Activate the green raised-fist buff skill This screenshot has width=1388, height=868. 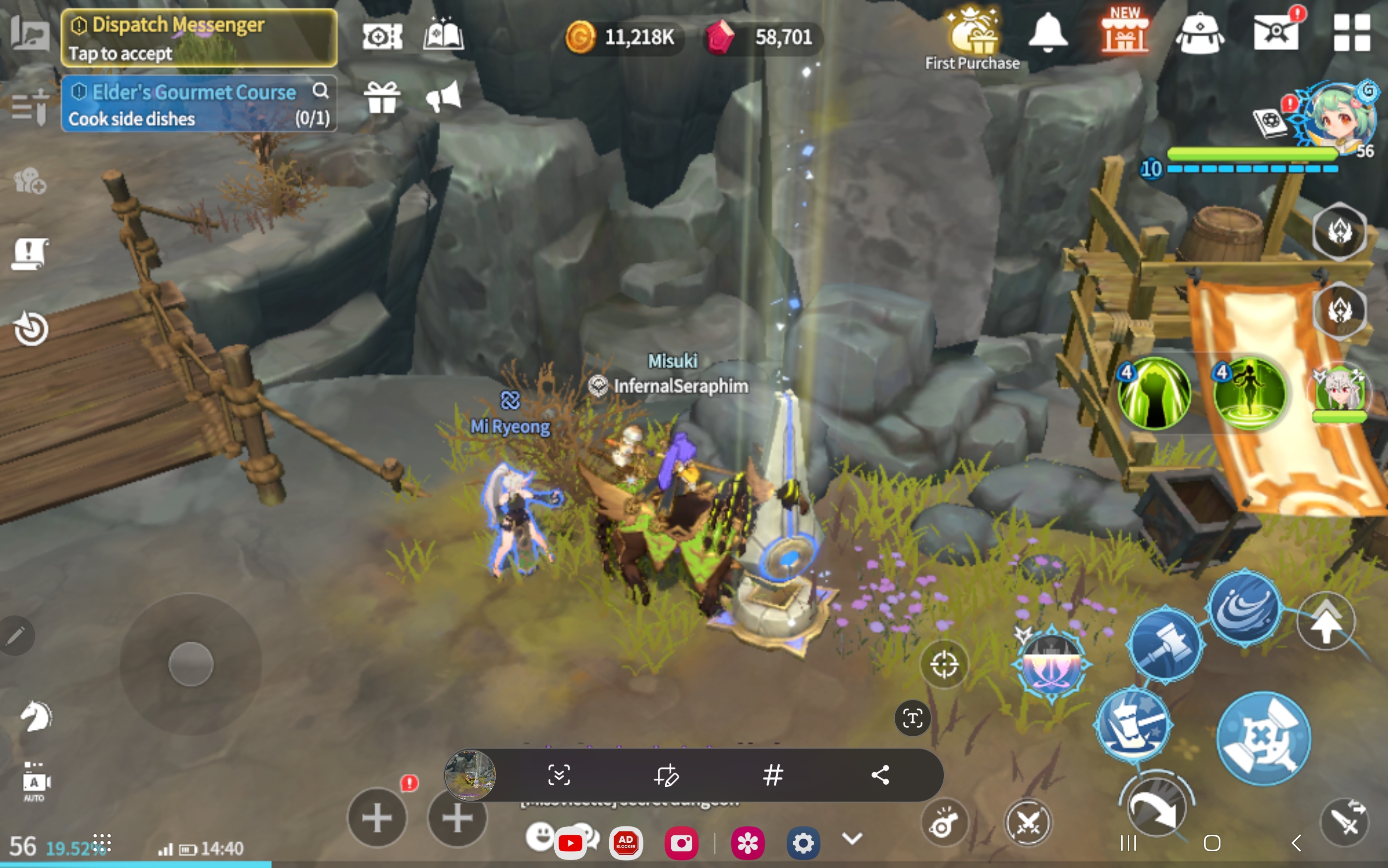(1155, 393)
